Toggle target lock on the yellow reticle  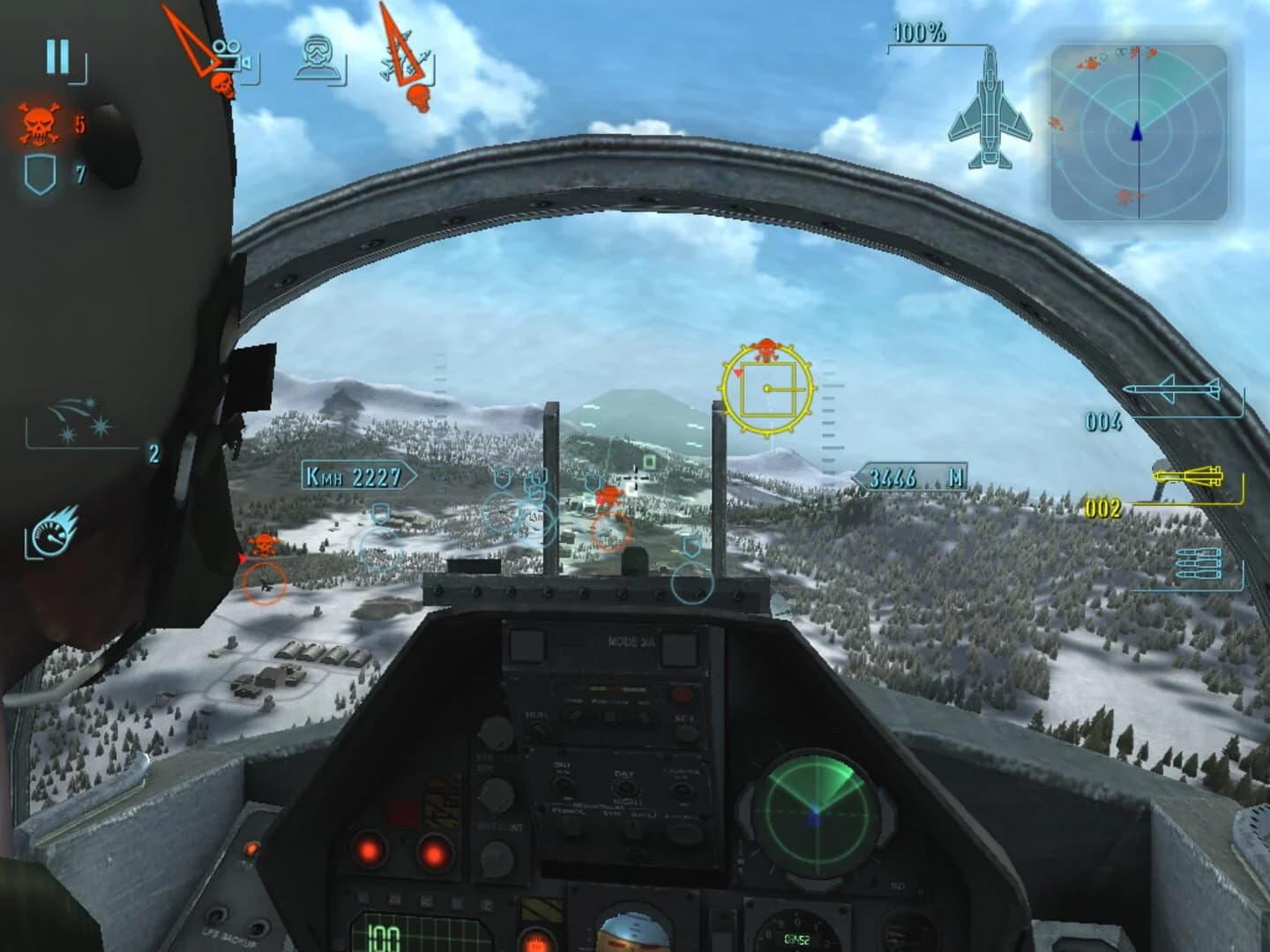766,390
